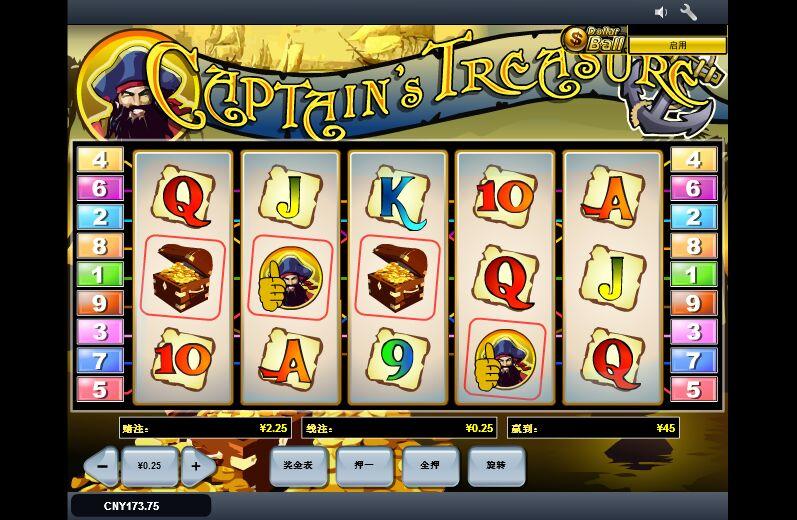Toggle sound with the speaker icon
Image resolution: width=797 pixels, height=520 pixels.
coord(661,12)
